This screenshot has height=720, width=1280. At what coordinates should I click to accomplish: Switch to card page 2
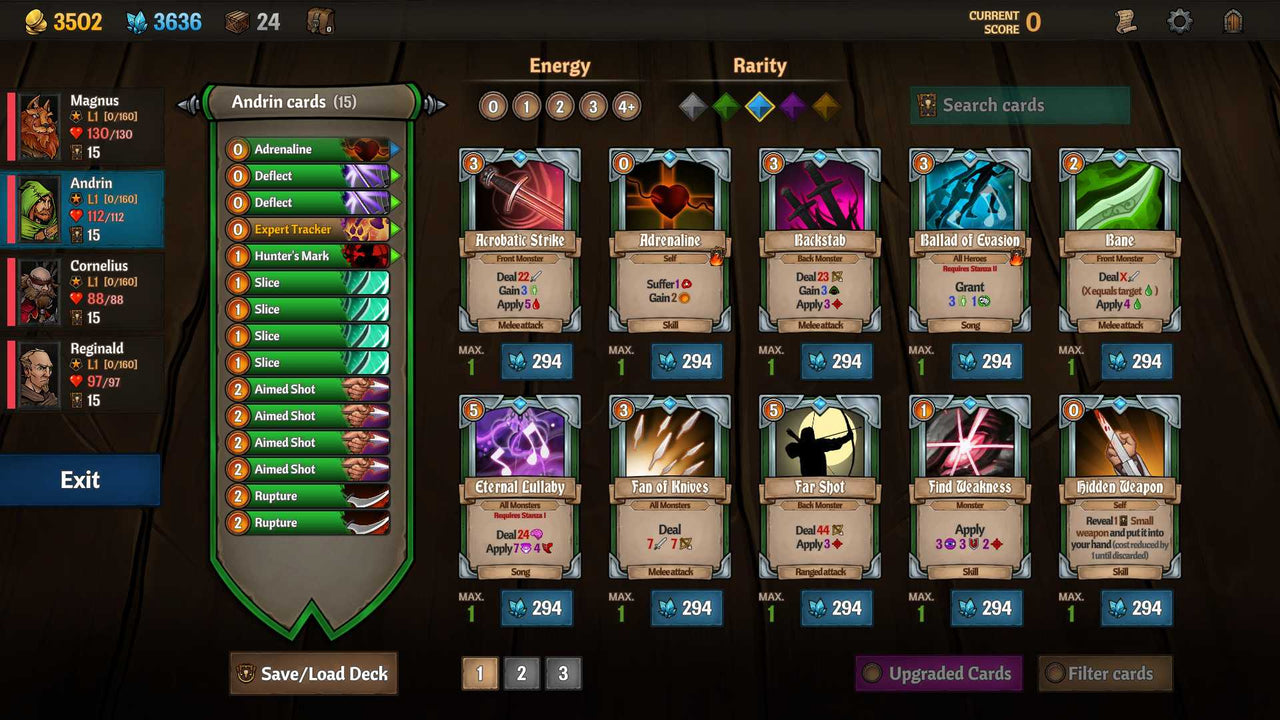click(521, 673)
